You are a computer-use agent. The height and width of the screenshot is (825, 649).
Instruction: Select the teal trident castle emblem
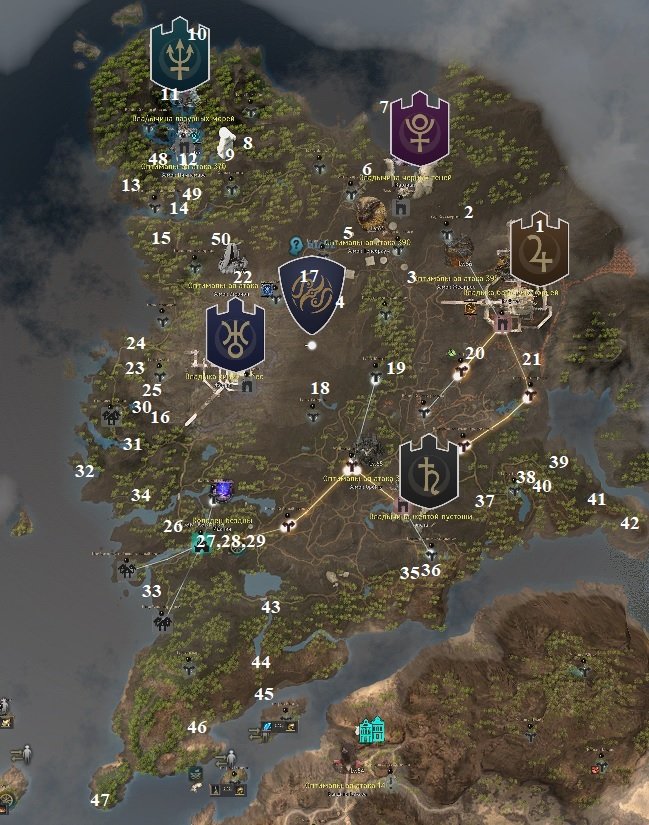coord(179,55)
